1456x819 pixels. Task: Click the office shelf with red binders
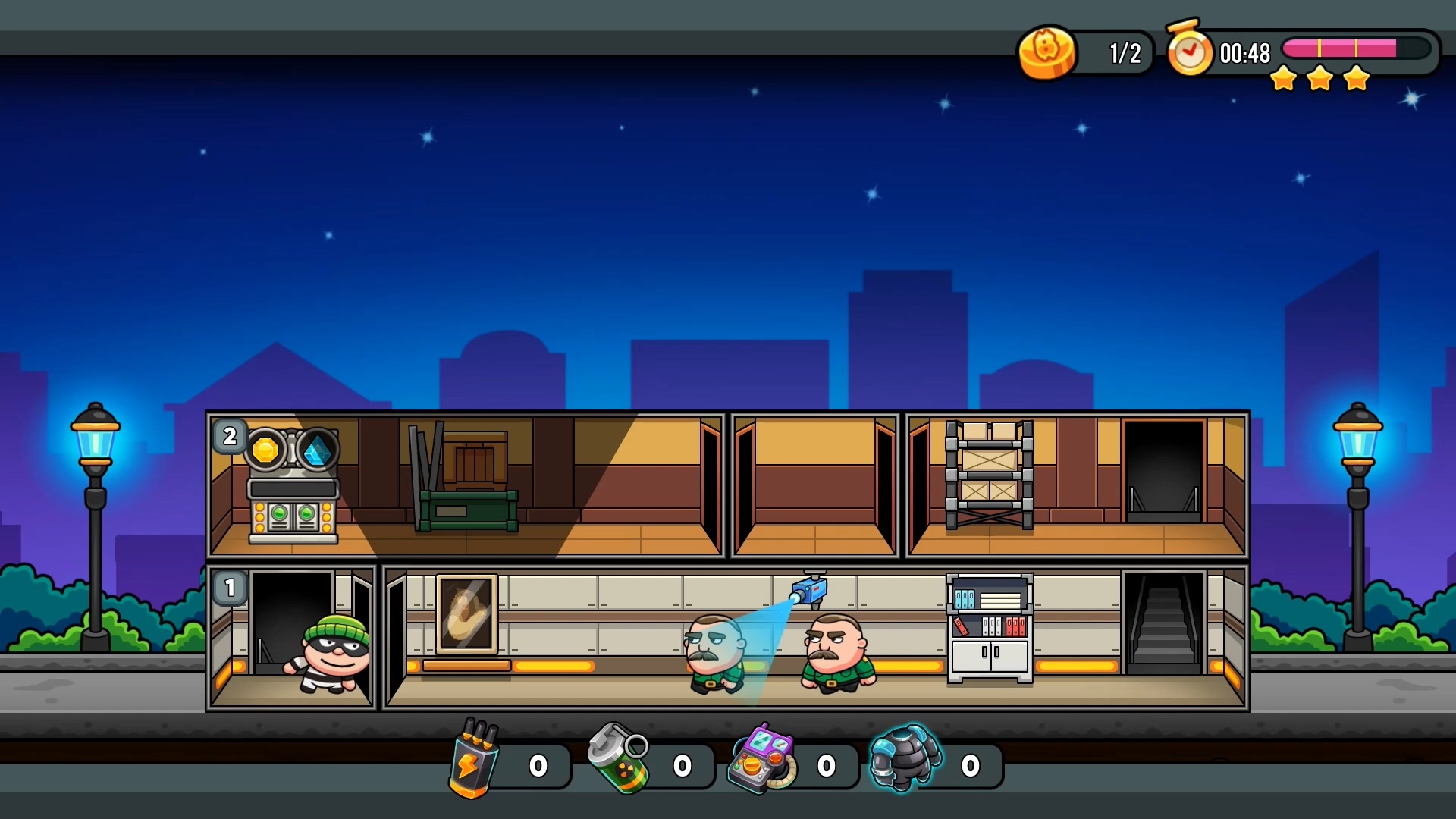tap(988, 629)
